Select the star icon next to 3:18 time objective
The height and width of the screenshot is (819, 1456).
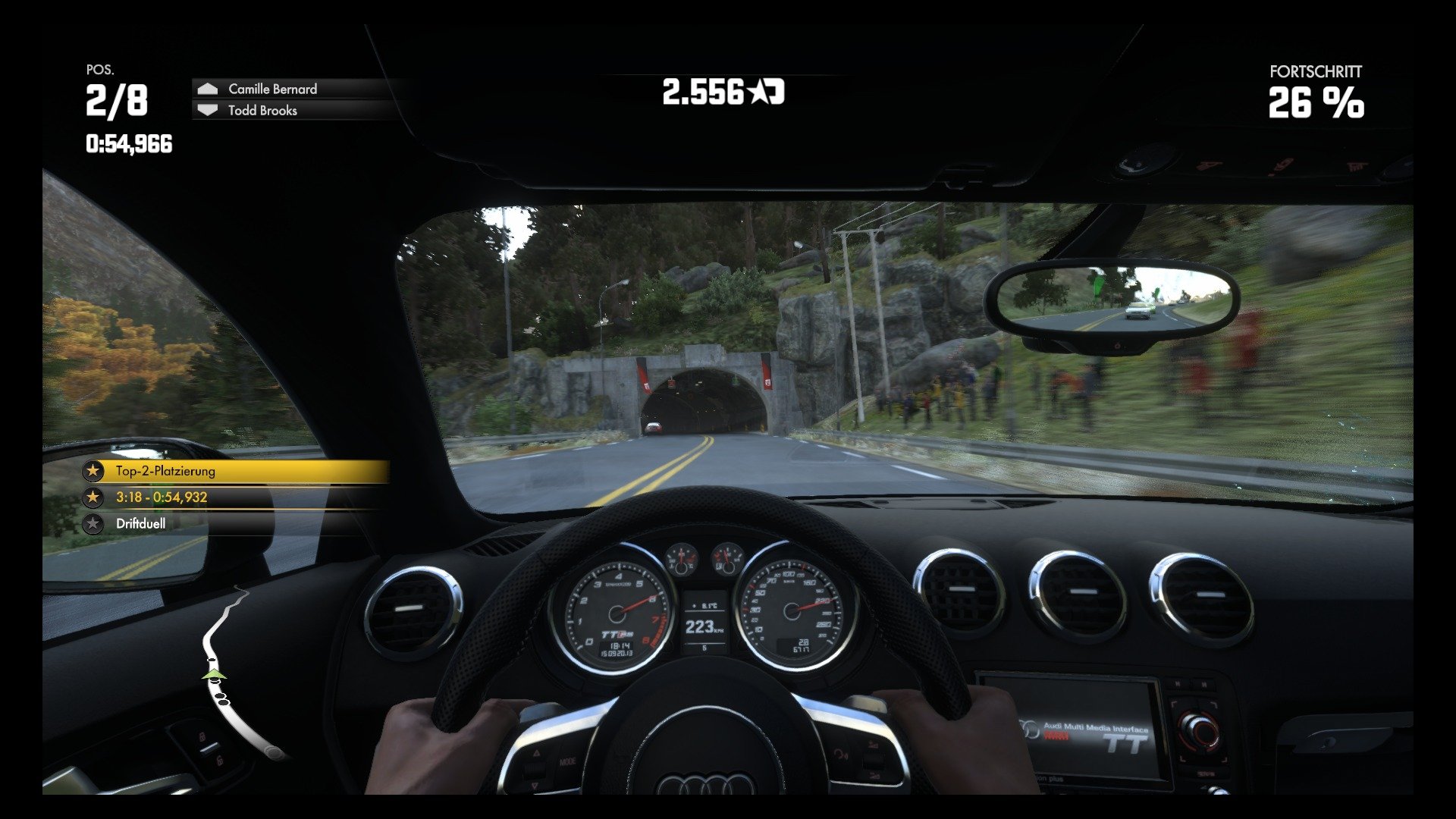point(93,497)
